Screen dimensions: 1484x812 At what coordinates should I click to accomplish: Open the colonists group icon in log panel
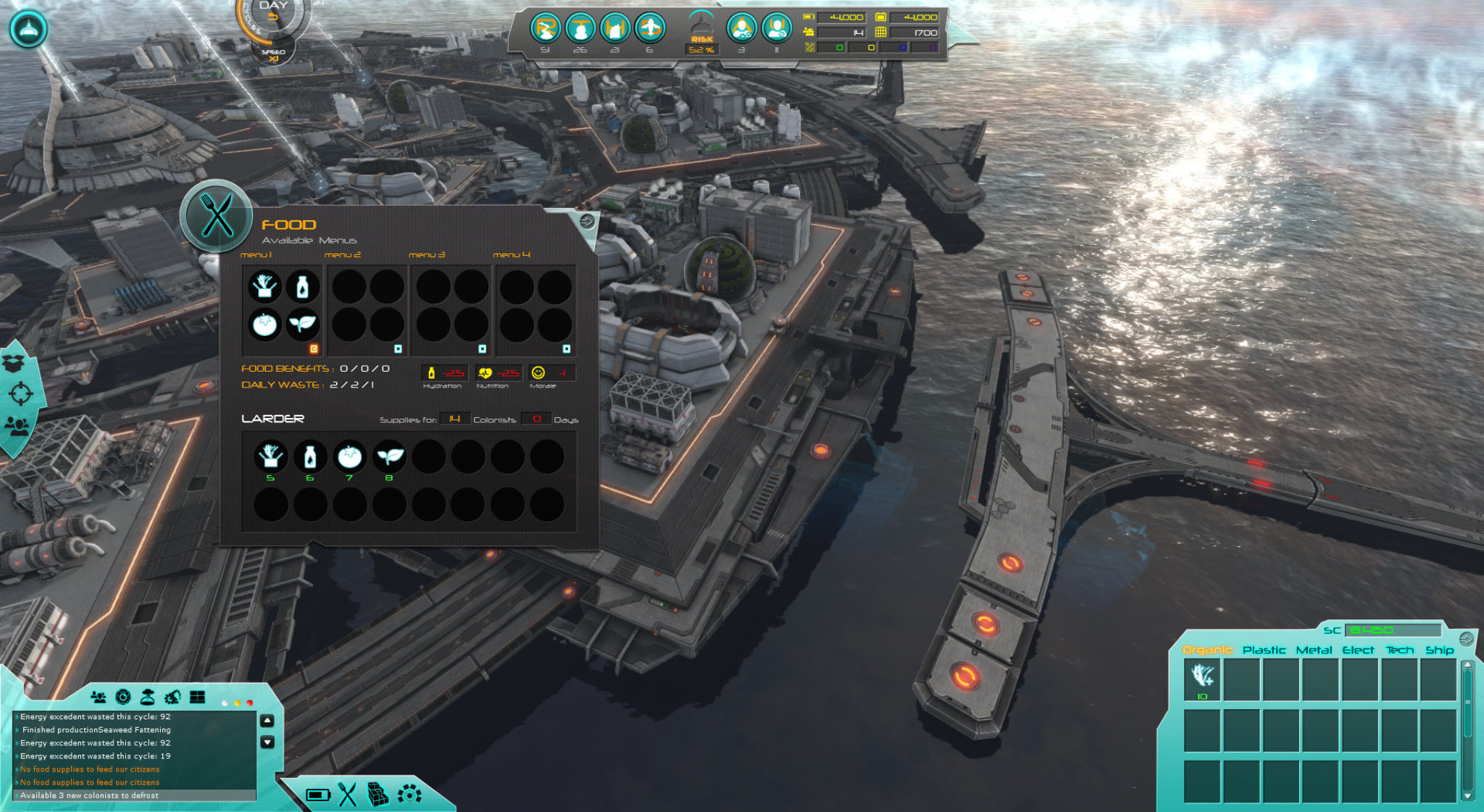pyautogui.click(x=99, y=698)
